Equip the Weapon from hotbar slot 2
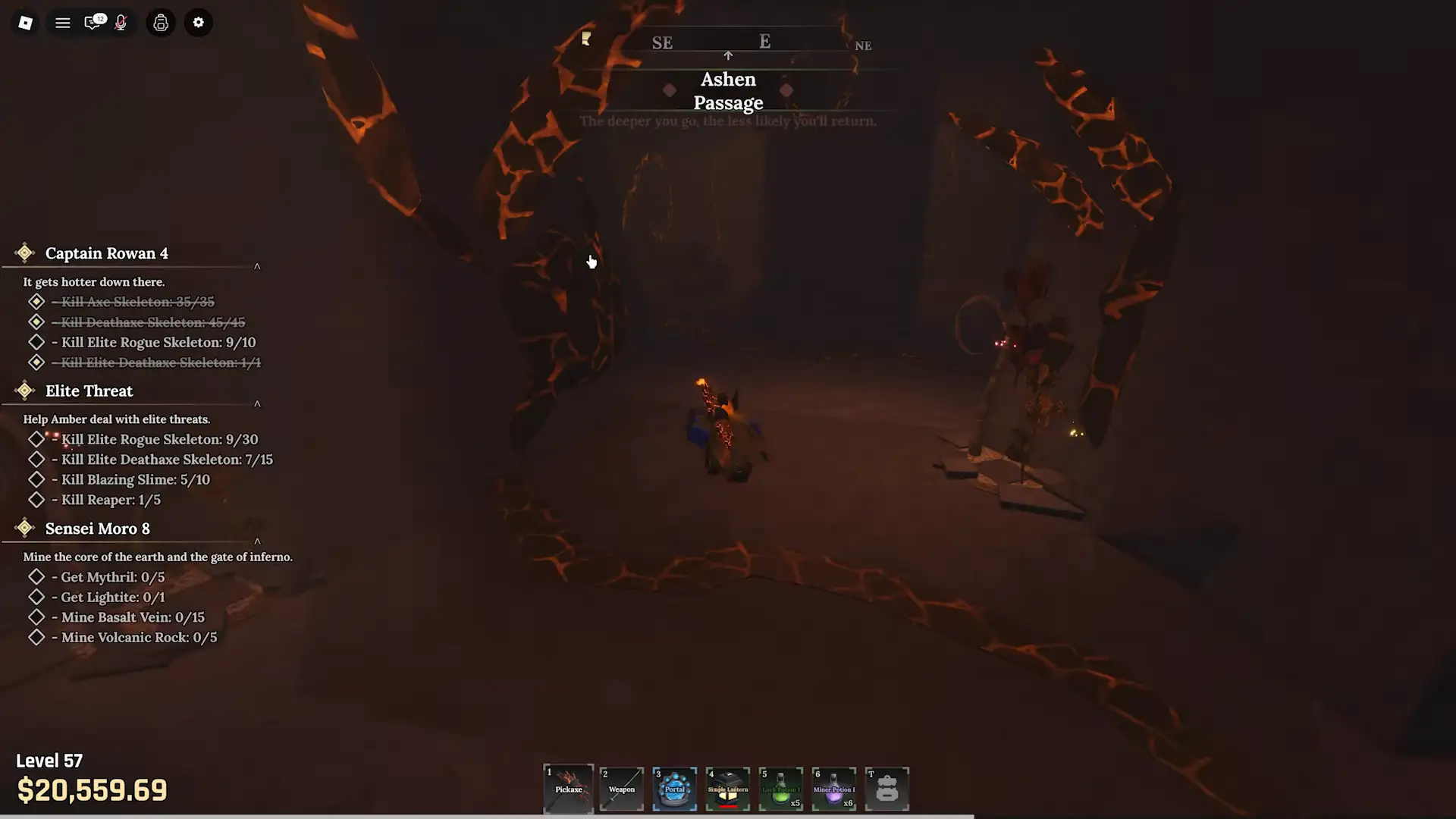This screenshot has height=819, width=1456. tap(621, 789)
